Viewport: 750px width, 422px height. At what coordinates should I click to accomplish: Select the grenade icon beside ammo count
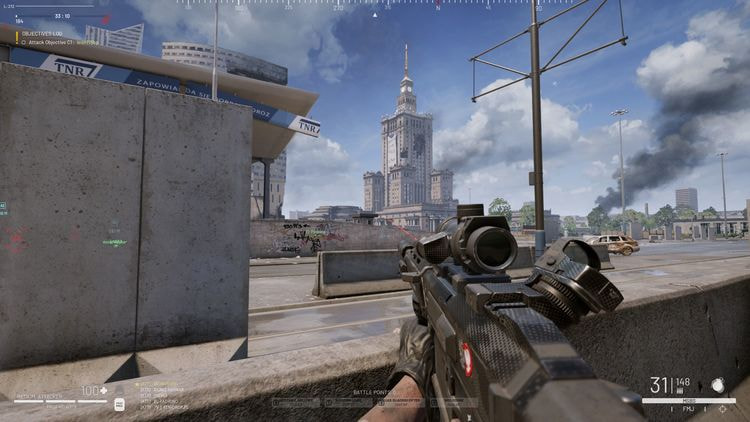pos(717,383)
